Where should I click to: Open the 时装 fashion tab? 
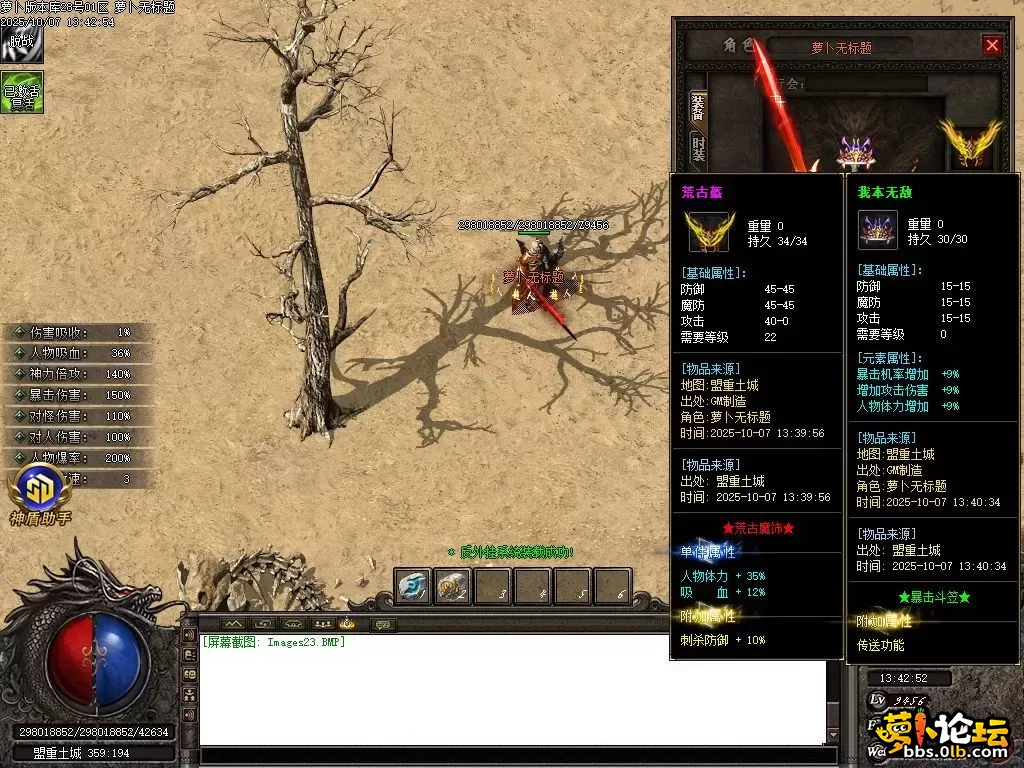coord(698,151)
